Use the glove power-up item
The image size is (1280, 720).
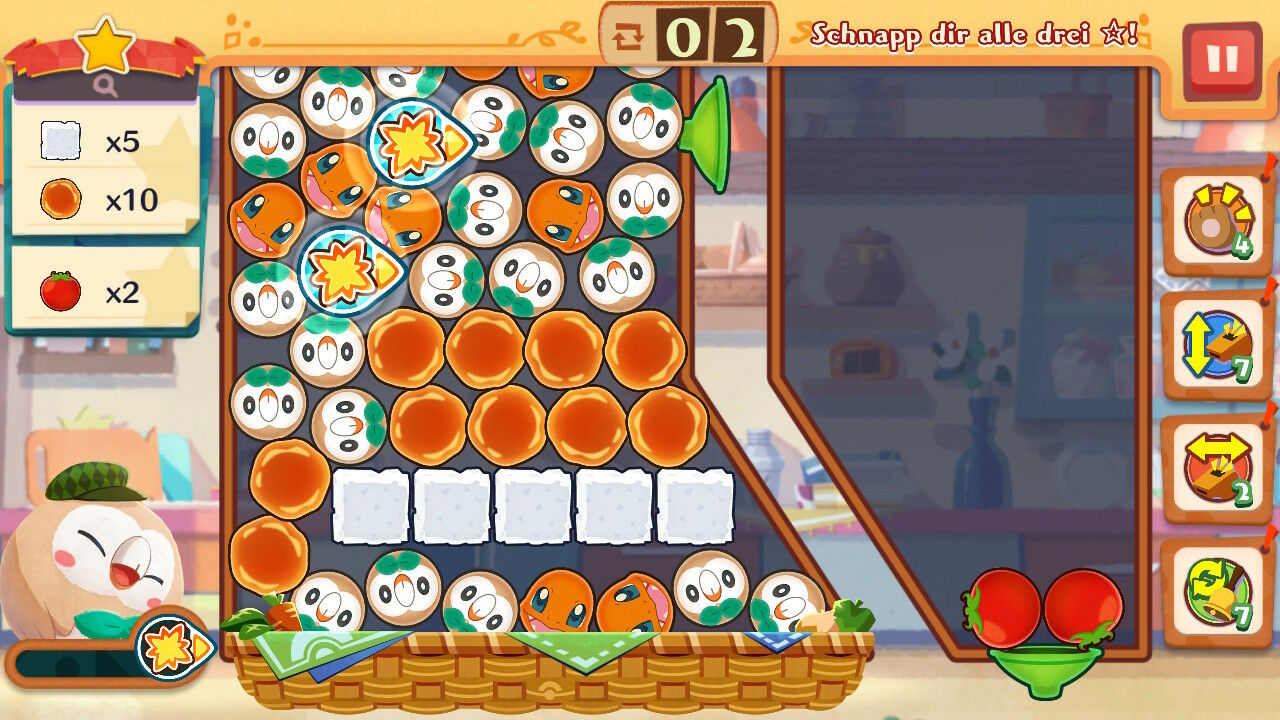coord(1215,222)
